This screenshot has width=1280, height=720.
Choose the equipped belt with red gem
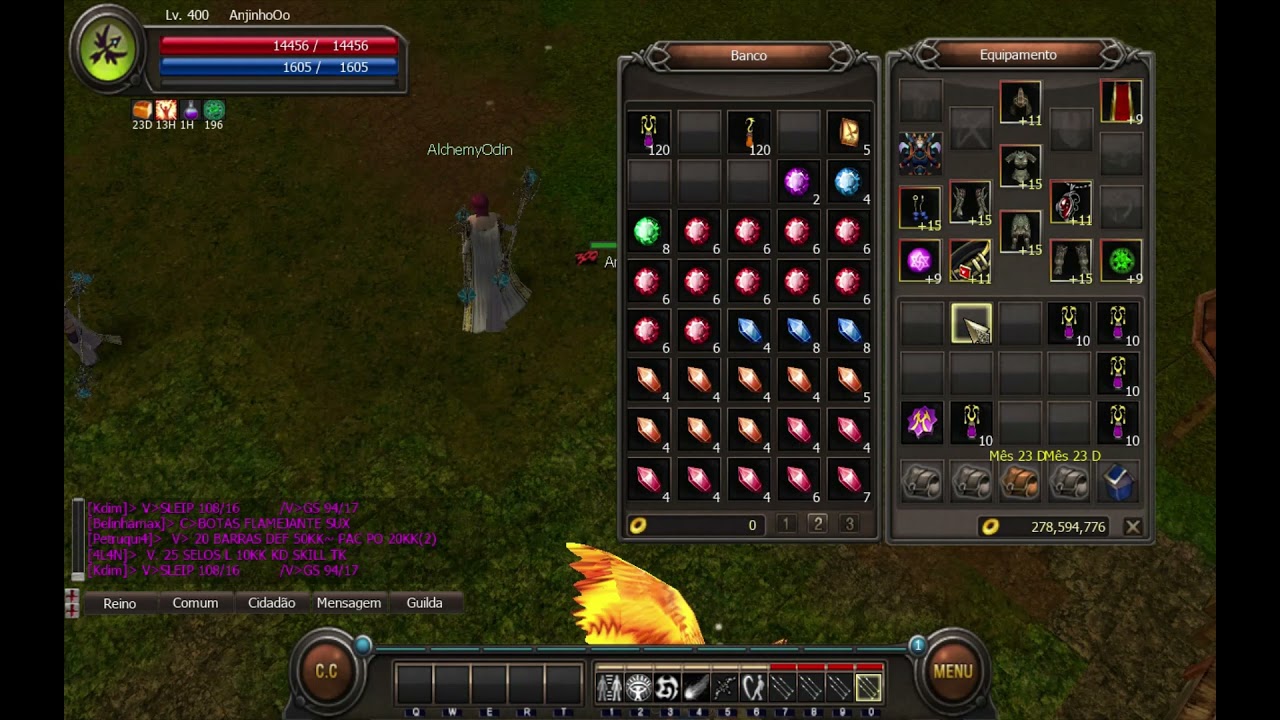point(969,262)
